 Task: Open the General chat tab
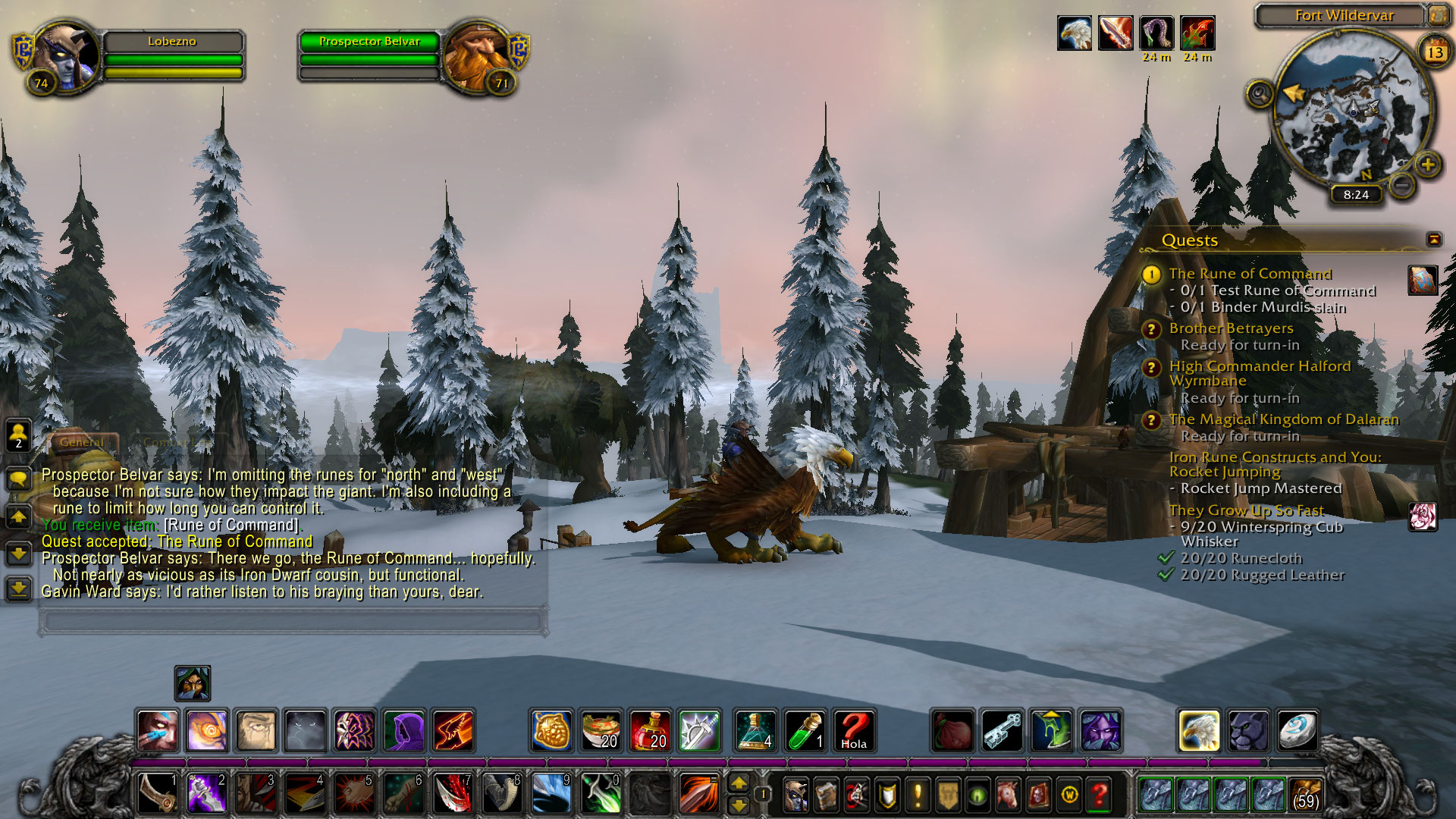click(83, 442)
